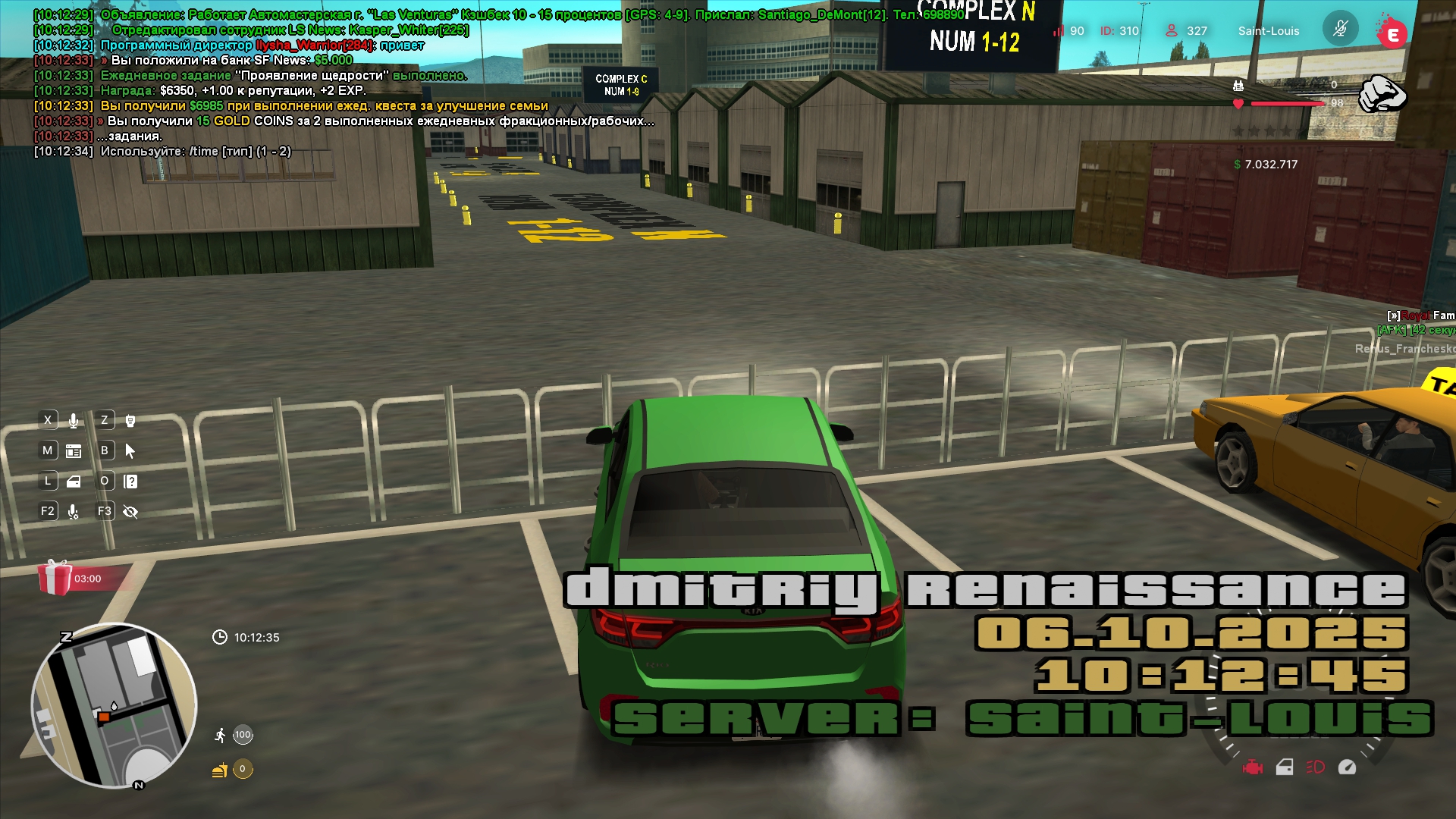The height and width of the screenshot is (819, 1456).
Task: Toggle the muted microphone button
Action: point(1340,30)
